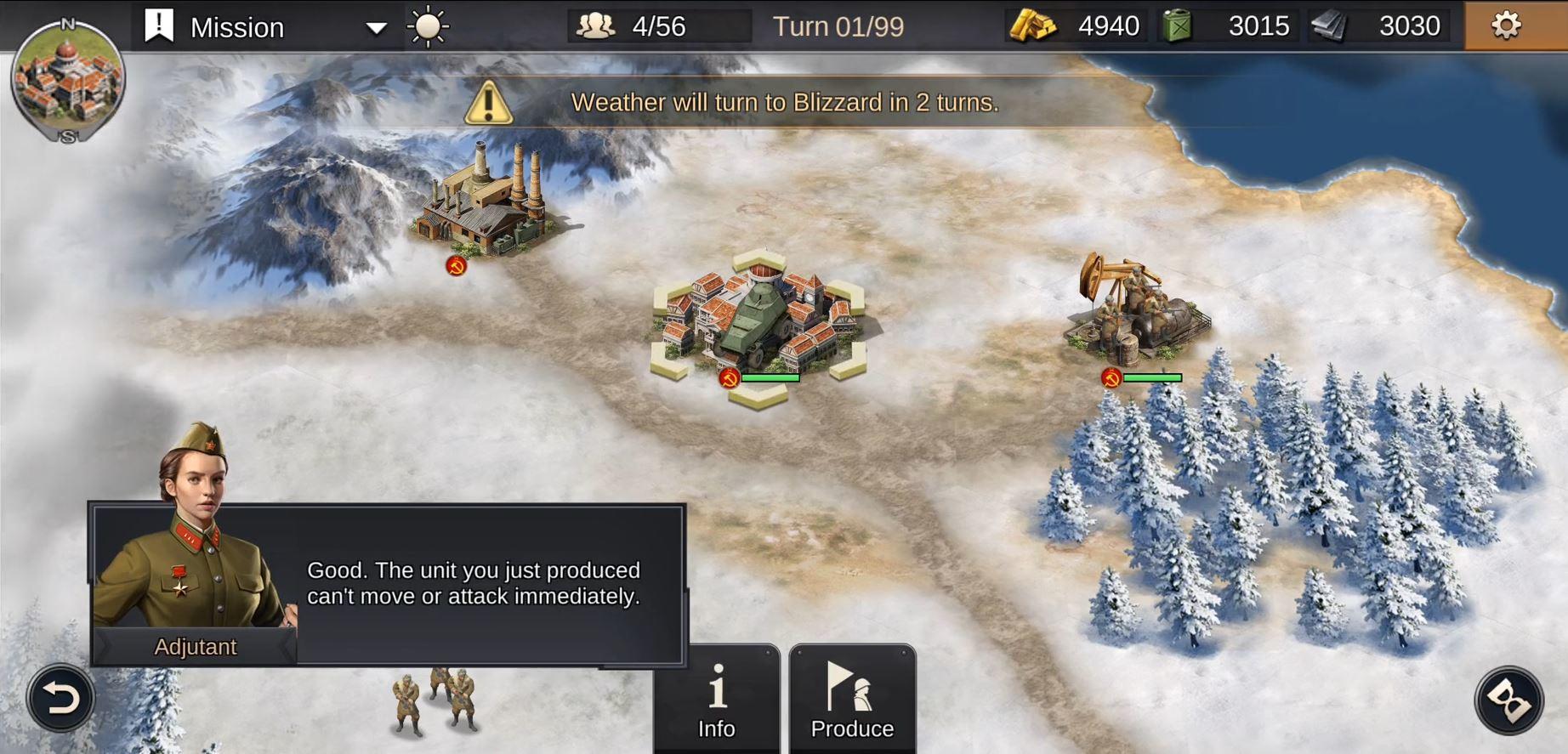Click the sunny weather icon
1568x754 pixels.
click(x=428, y=27)
